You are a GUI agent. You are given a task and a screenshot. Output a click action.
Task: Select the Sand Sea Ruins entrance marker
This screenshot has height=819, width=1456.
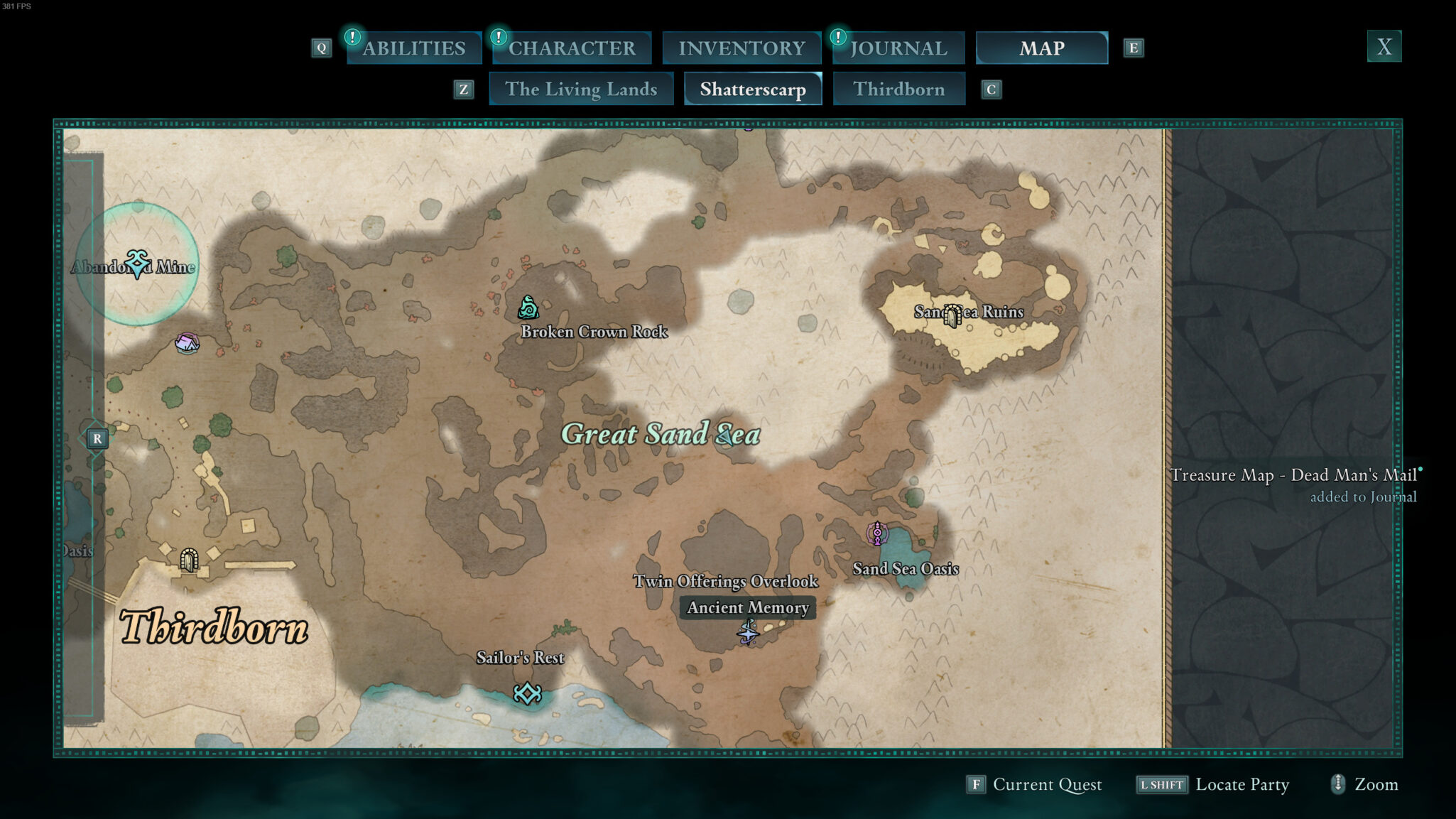(952, 315)
